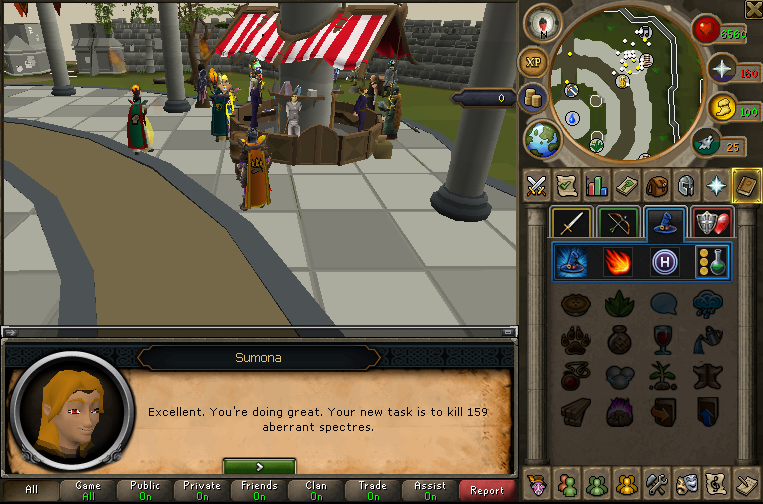Cast the Bake Pie lunar spell
This screenshot has height=504, width=763.
[574, 303]
